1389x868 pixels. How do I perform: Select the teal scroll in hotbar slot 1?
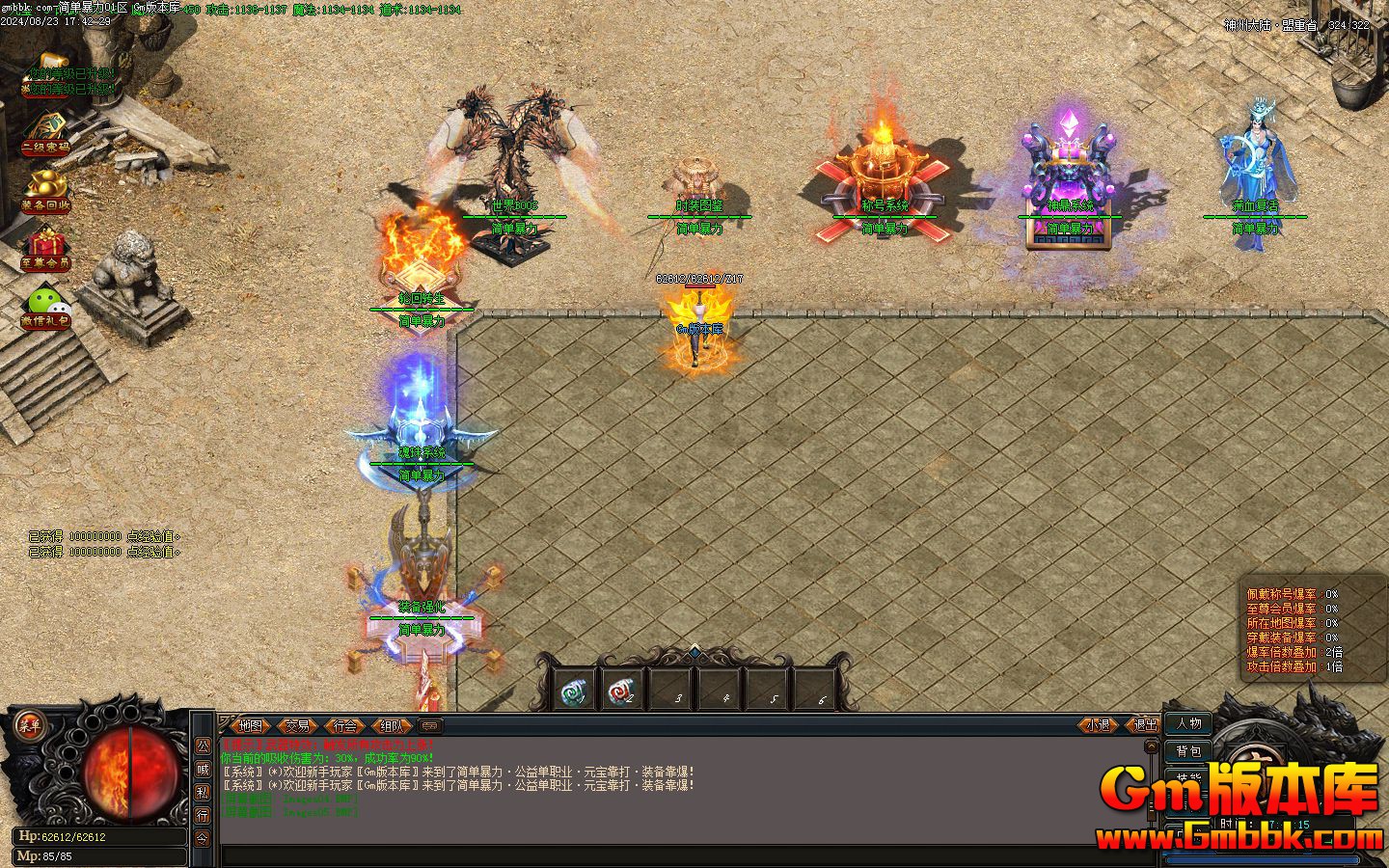click(575, 691)
